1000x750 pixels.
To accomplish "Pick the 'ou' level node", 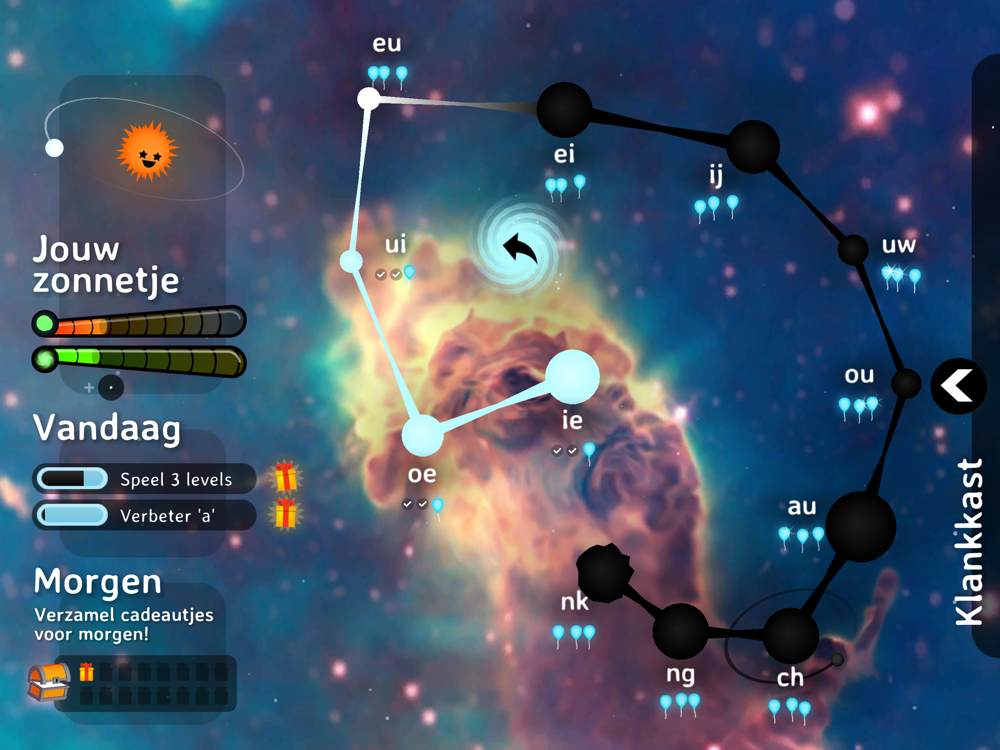I will (906, 383).
